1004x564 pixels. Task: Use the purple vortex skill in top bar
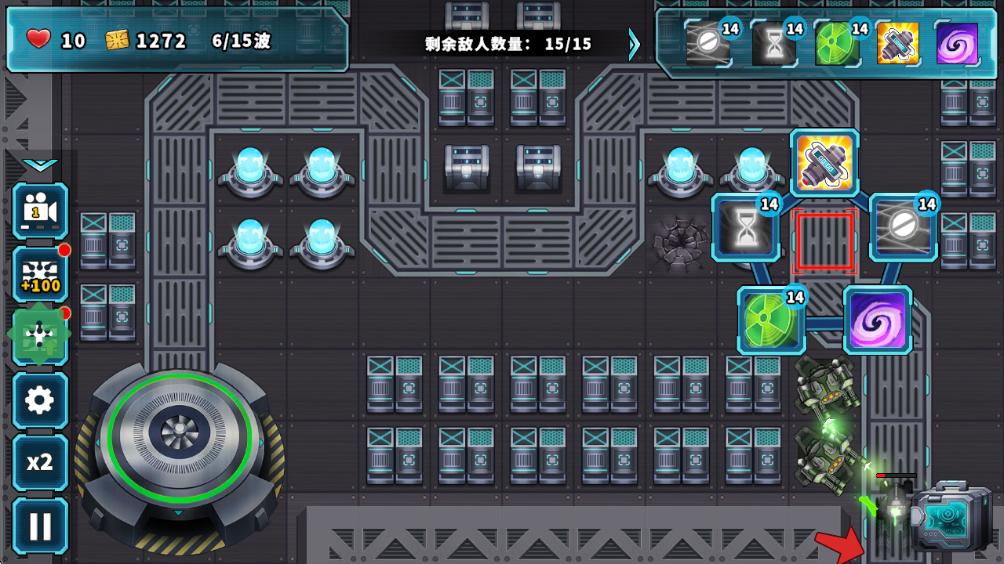pos(957,44)
